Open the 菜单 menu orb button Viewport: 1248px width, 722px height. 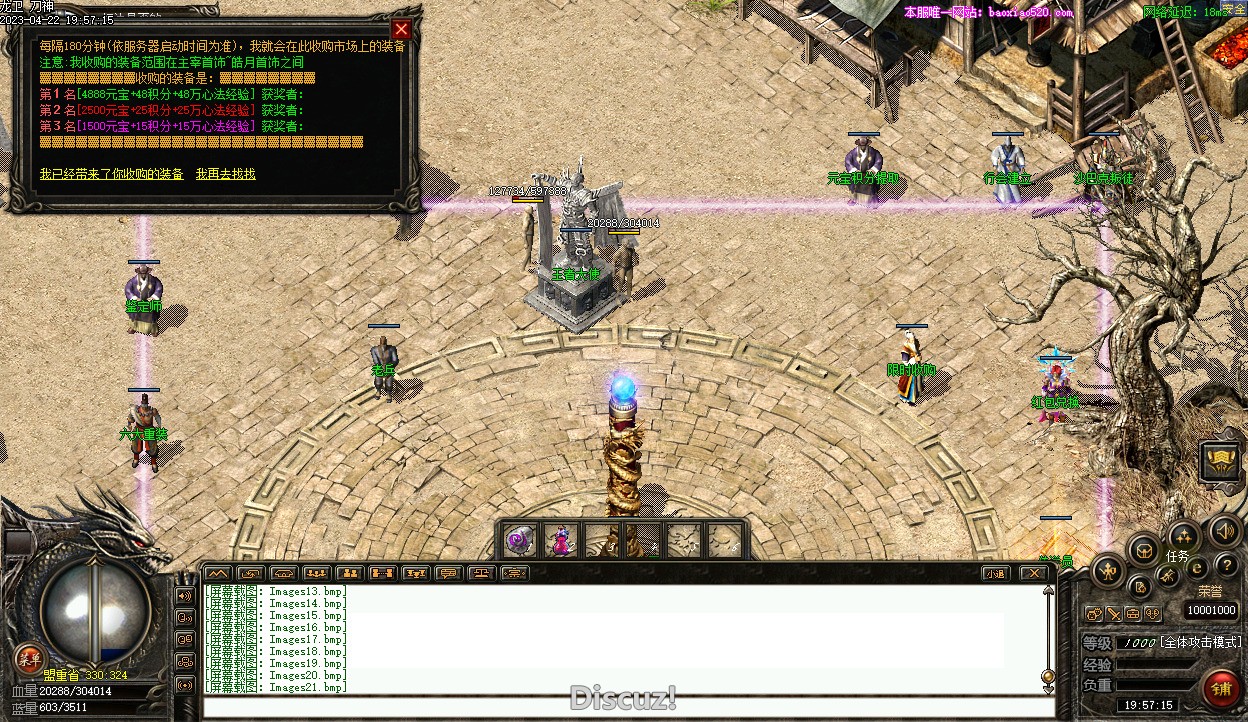coord(29,658)
